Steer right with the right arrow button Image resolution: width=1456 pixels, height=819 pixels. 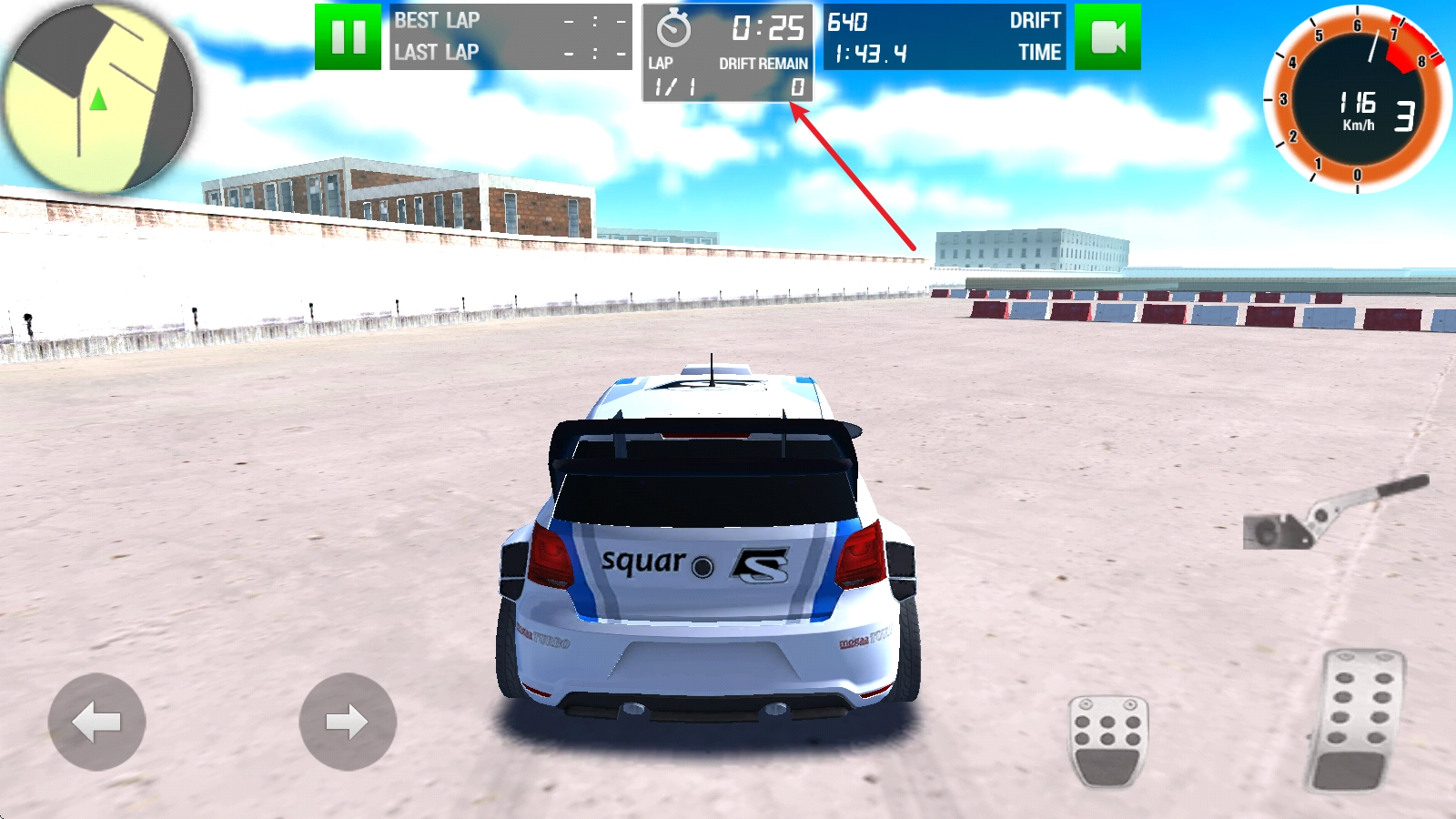coord(348,722)
